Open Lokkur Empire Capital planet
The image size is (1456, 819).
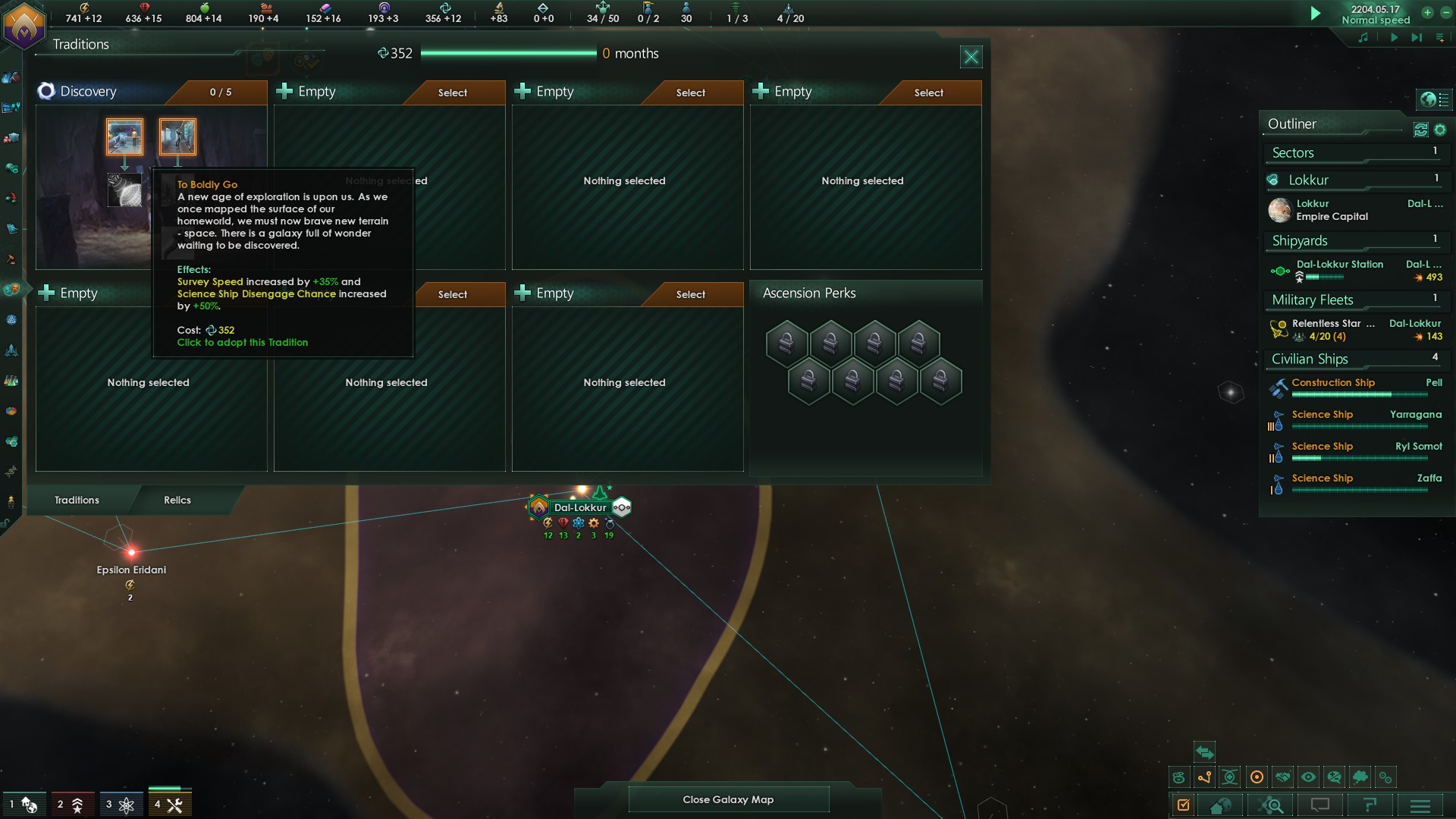(1332, 209)
